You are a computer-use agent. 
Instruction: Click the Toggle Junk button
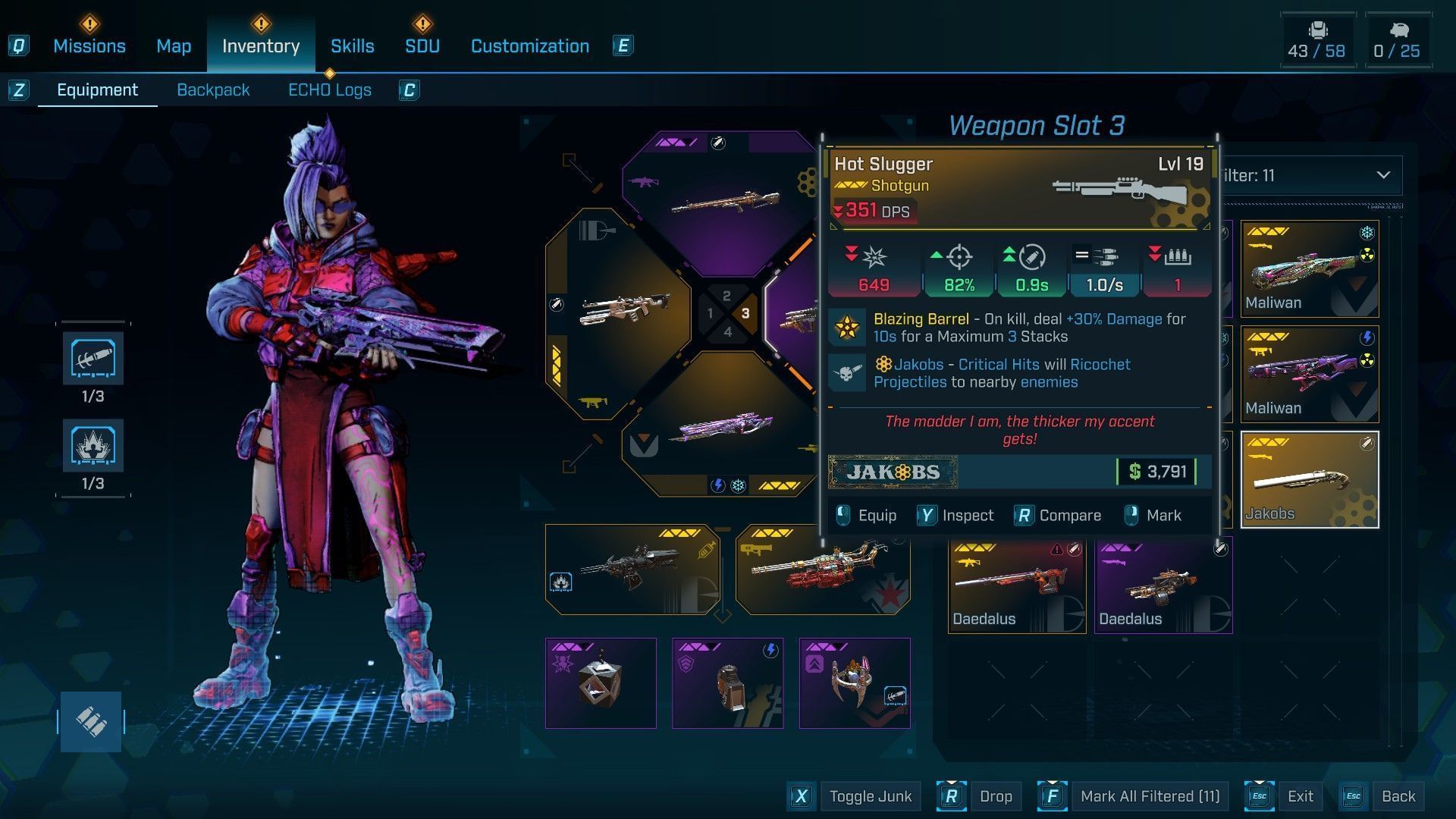pos(870,796)
